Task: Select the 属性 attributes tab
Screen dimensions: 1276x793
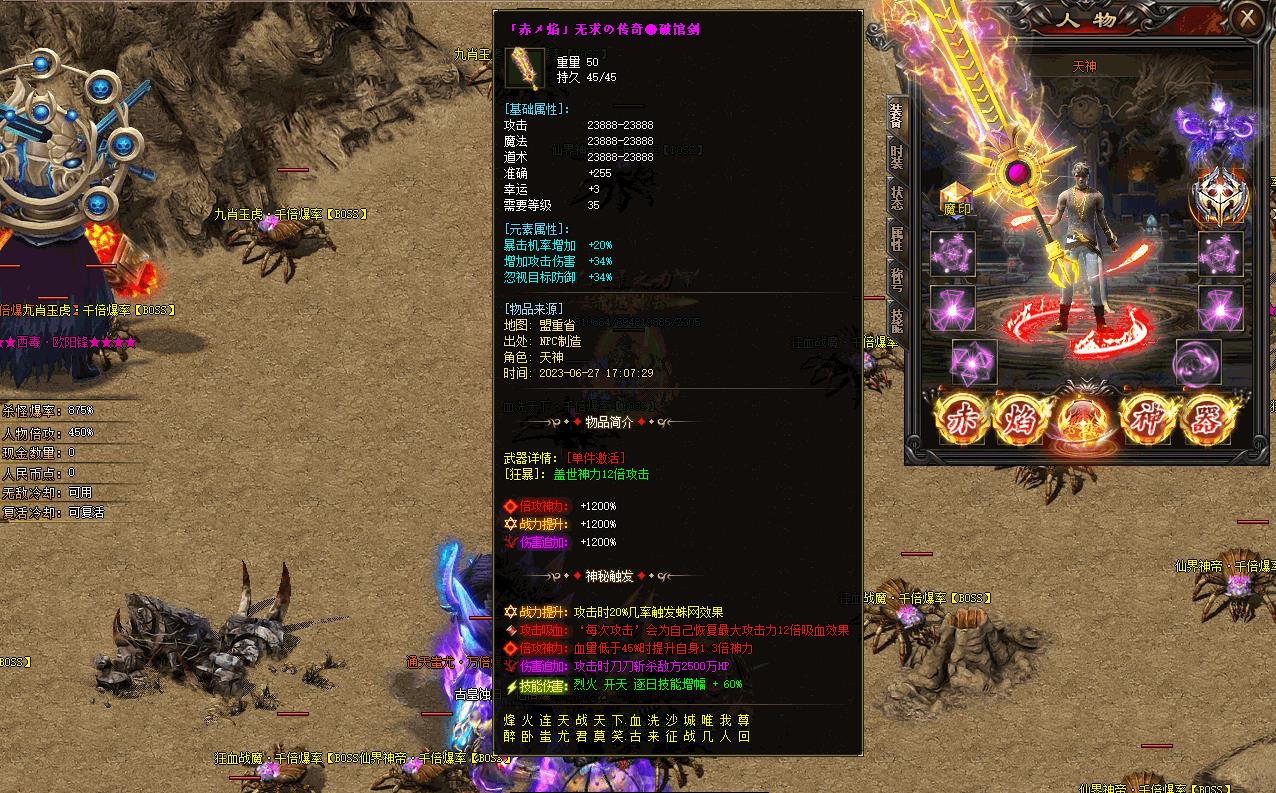Action: 896,238
